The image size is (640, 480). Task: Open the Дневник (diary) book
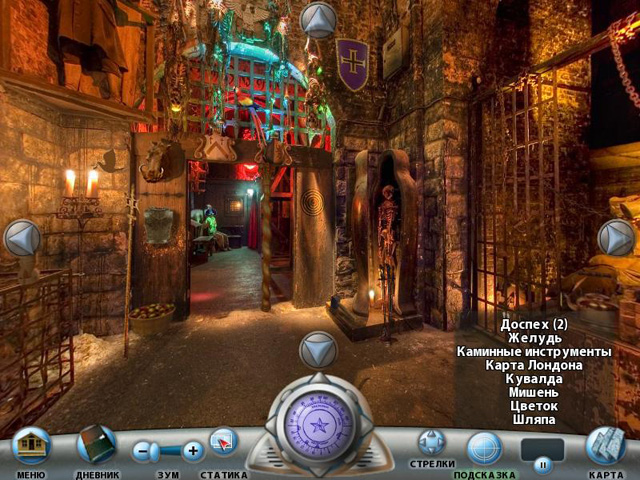coord(97,445)
